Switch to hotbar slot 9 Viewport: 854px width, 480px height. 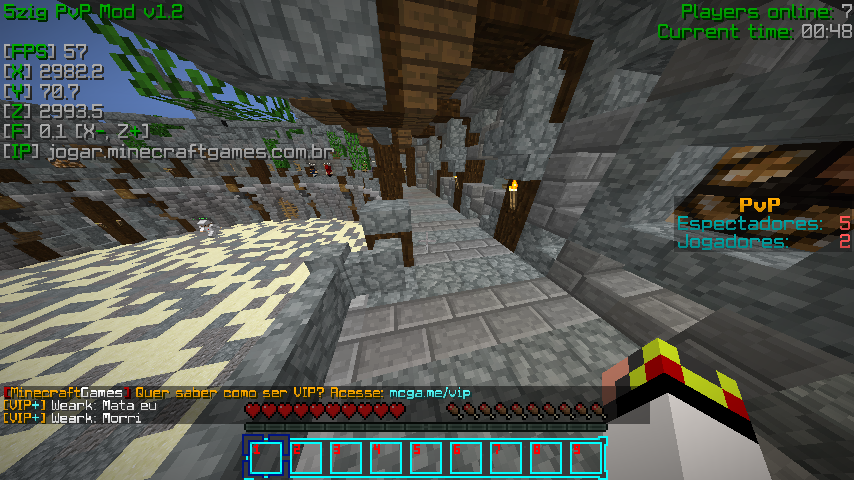(x=585, y=457)
